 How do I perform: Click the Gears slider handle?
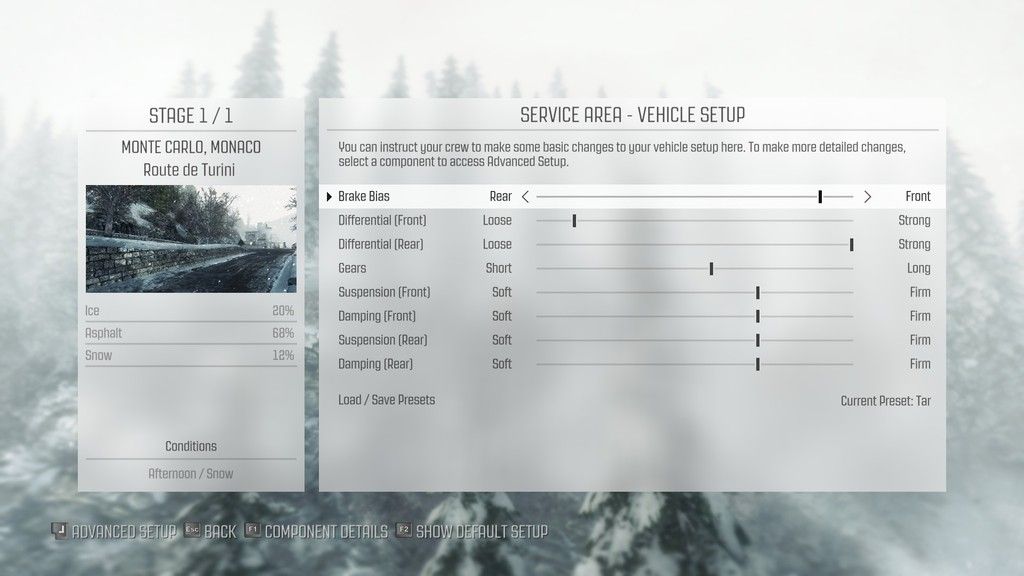(x=711, y=268)
